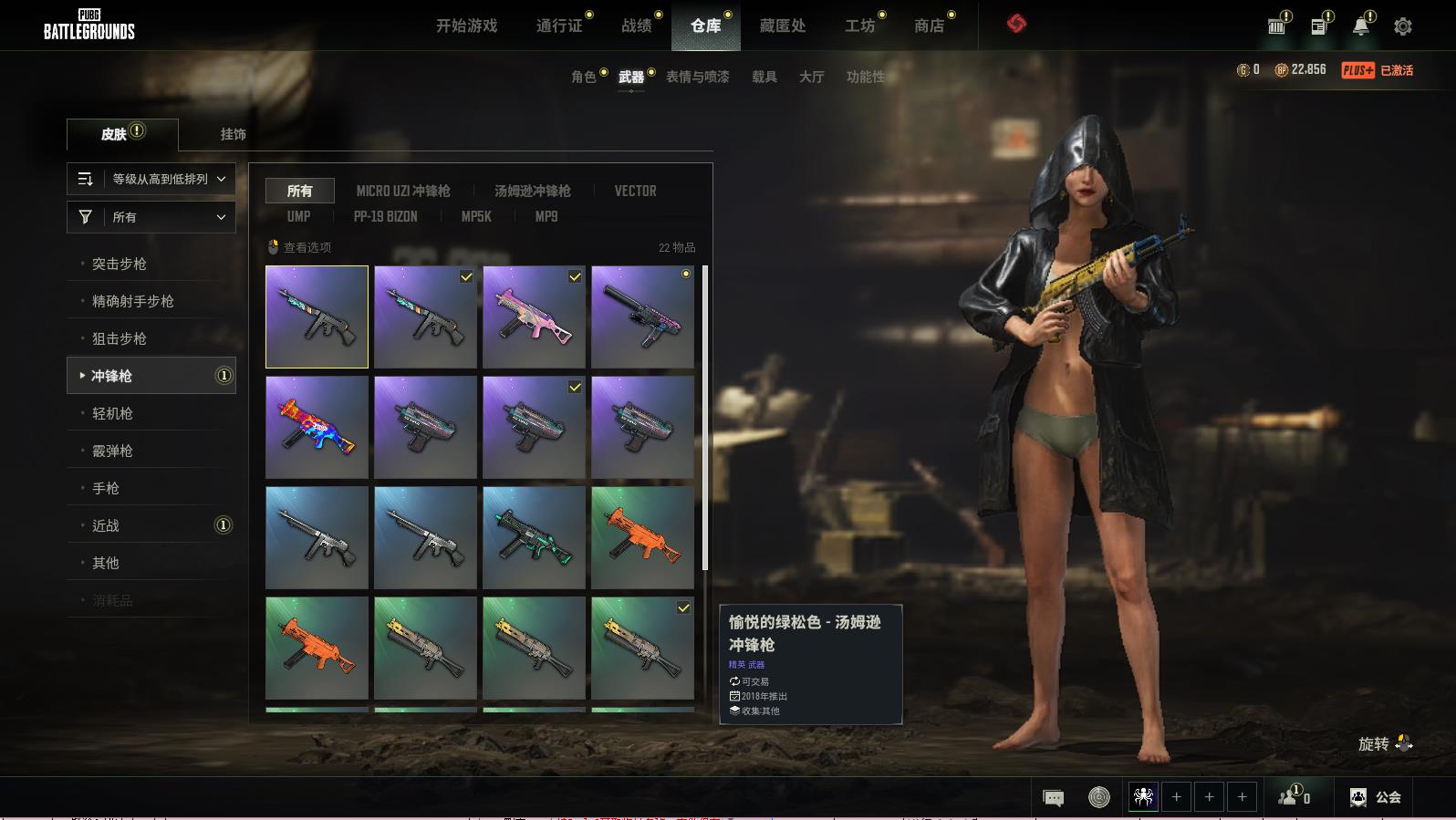
Task: Open the 等级从高到低排列 sort dropdown
Action: click(x=151, y=179)
